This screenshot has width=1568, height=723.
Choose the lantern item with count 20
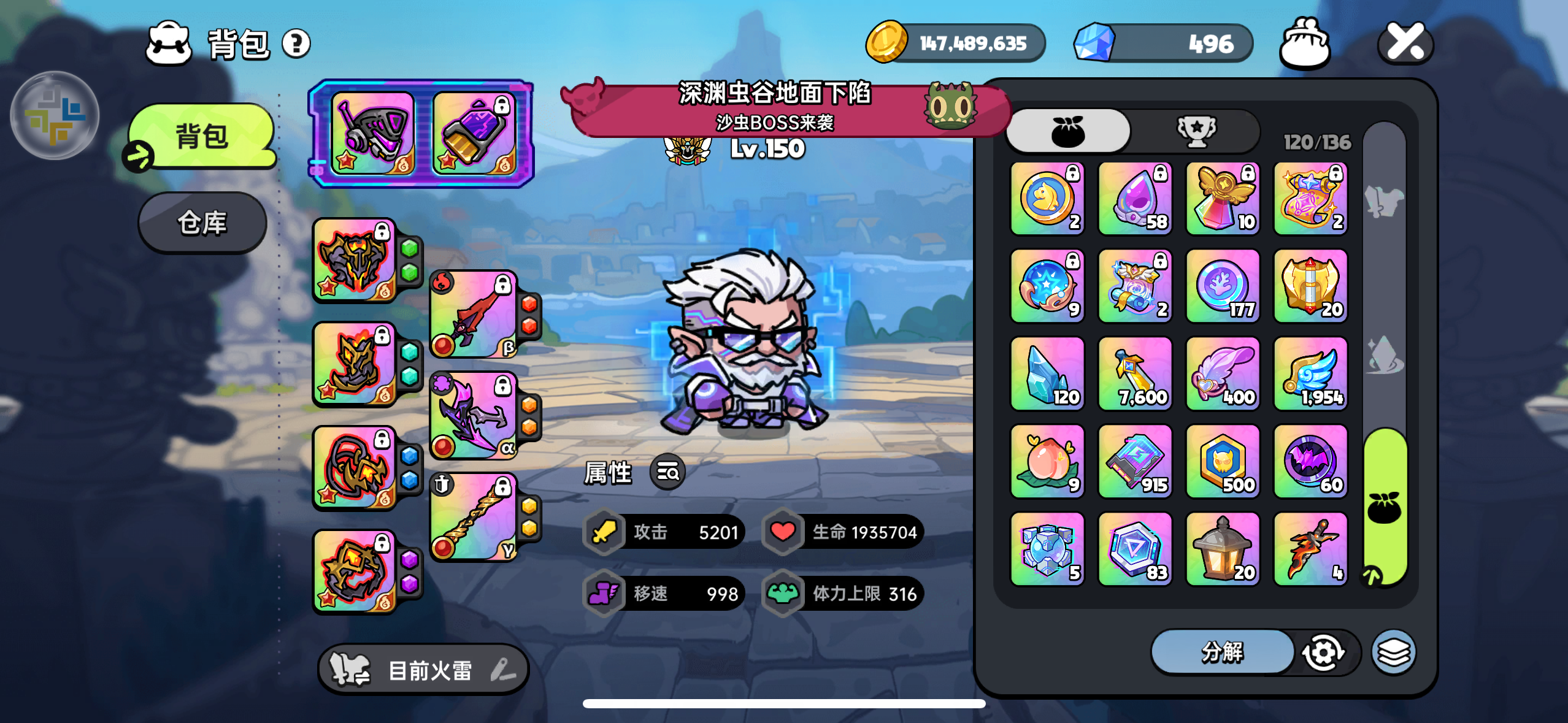tap(1223, 549)
